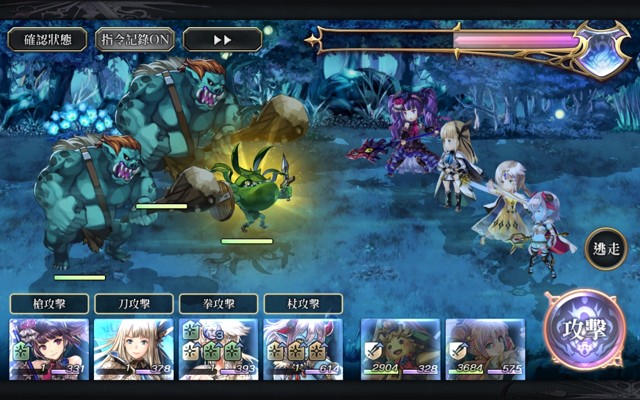The height and width of the screenshot is (400, 640).
Task: Pick the blonde sword character portrait
Action: click(x=134, y=349)
